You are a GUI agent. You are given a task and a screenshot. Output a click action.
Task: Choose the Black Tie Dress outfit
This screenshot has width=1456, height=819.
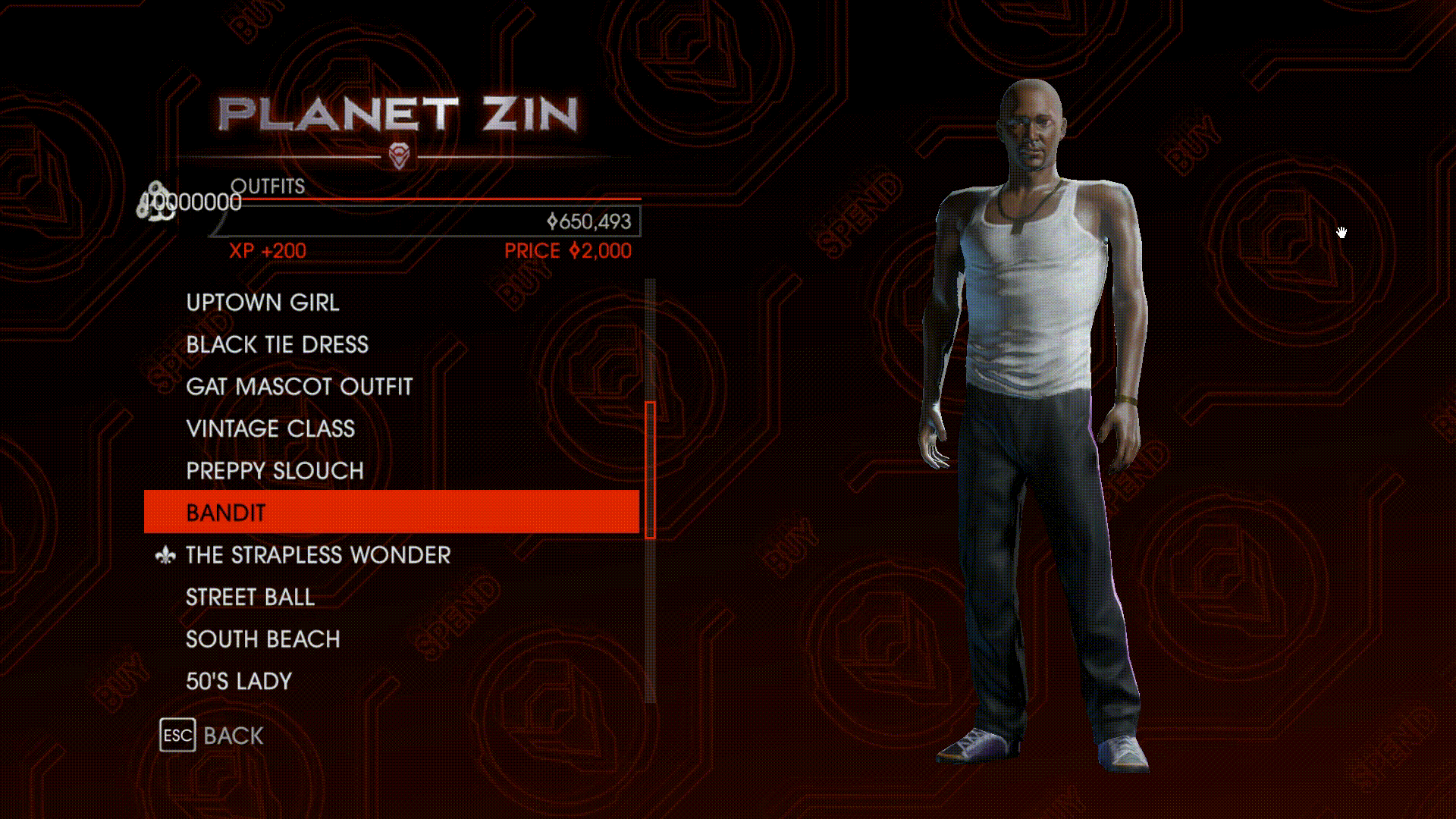pos(277,345)
